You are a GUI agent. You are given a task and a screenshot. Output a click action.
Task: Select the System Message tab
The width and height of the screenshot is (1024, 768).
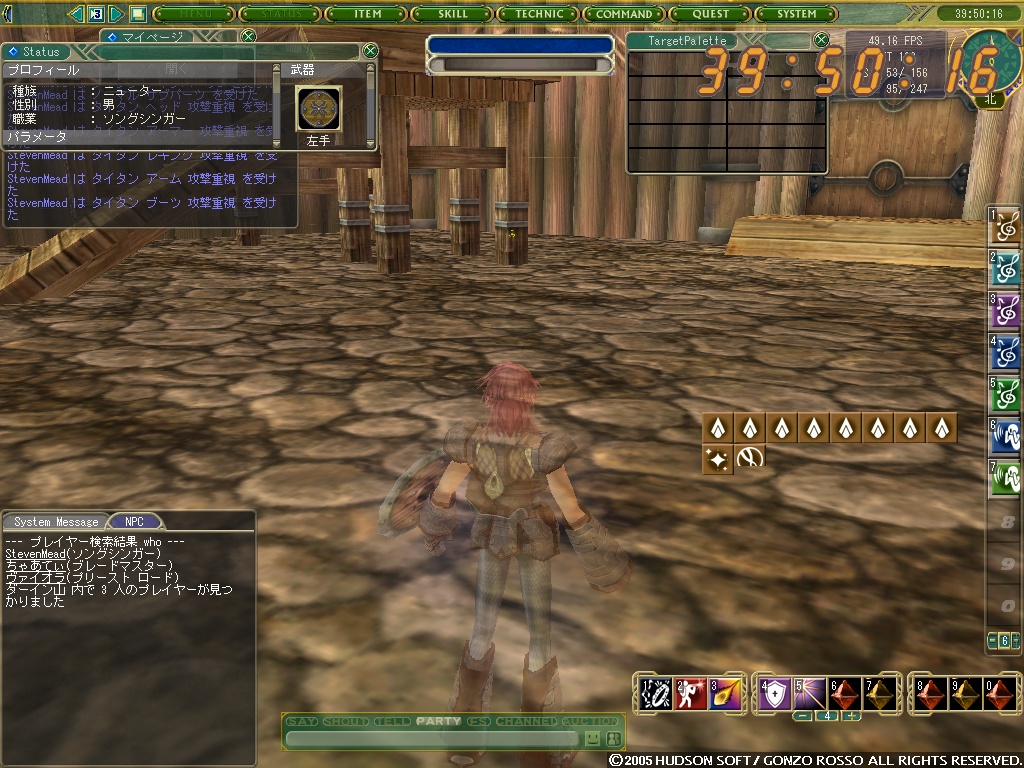[x=56, y=522]
